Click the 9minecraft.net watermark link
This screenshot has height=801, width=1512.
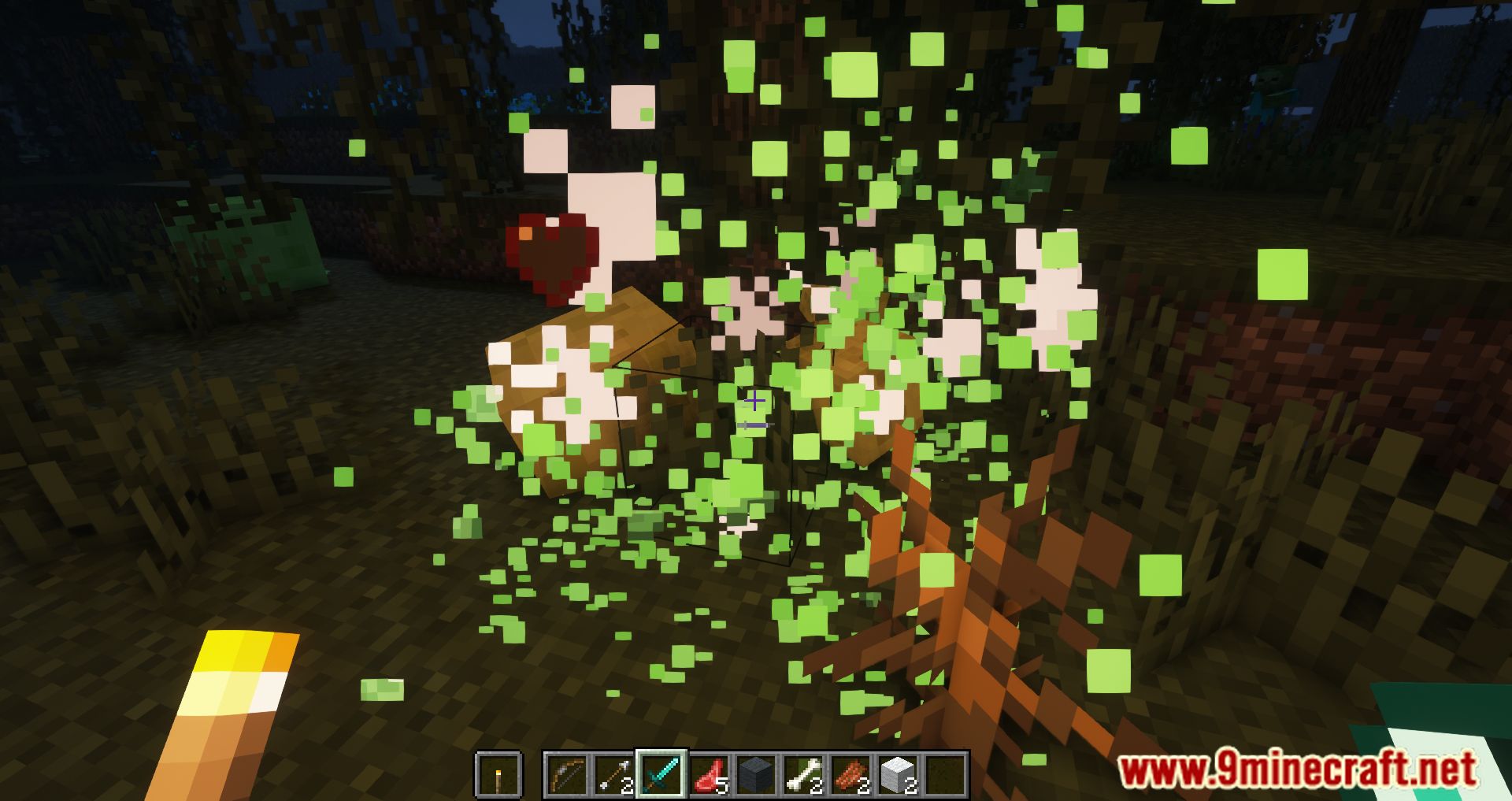[1297, 769]
